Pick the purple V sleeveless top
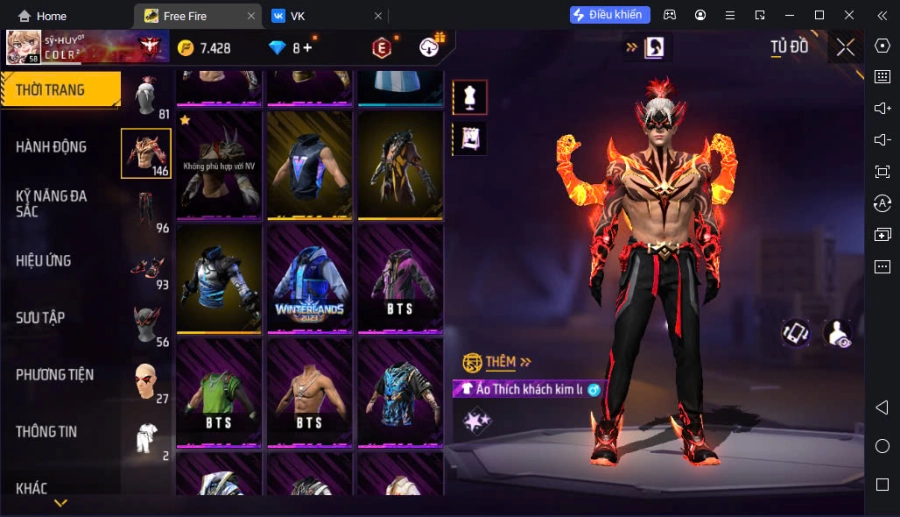 tap(309, 165)
